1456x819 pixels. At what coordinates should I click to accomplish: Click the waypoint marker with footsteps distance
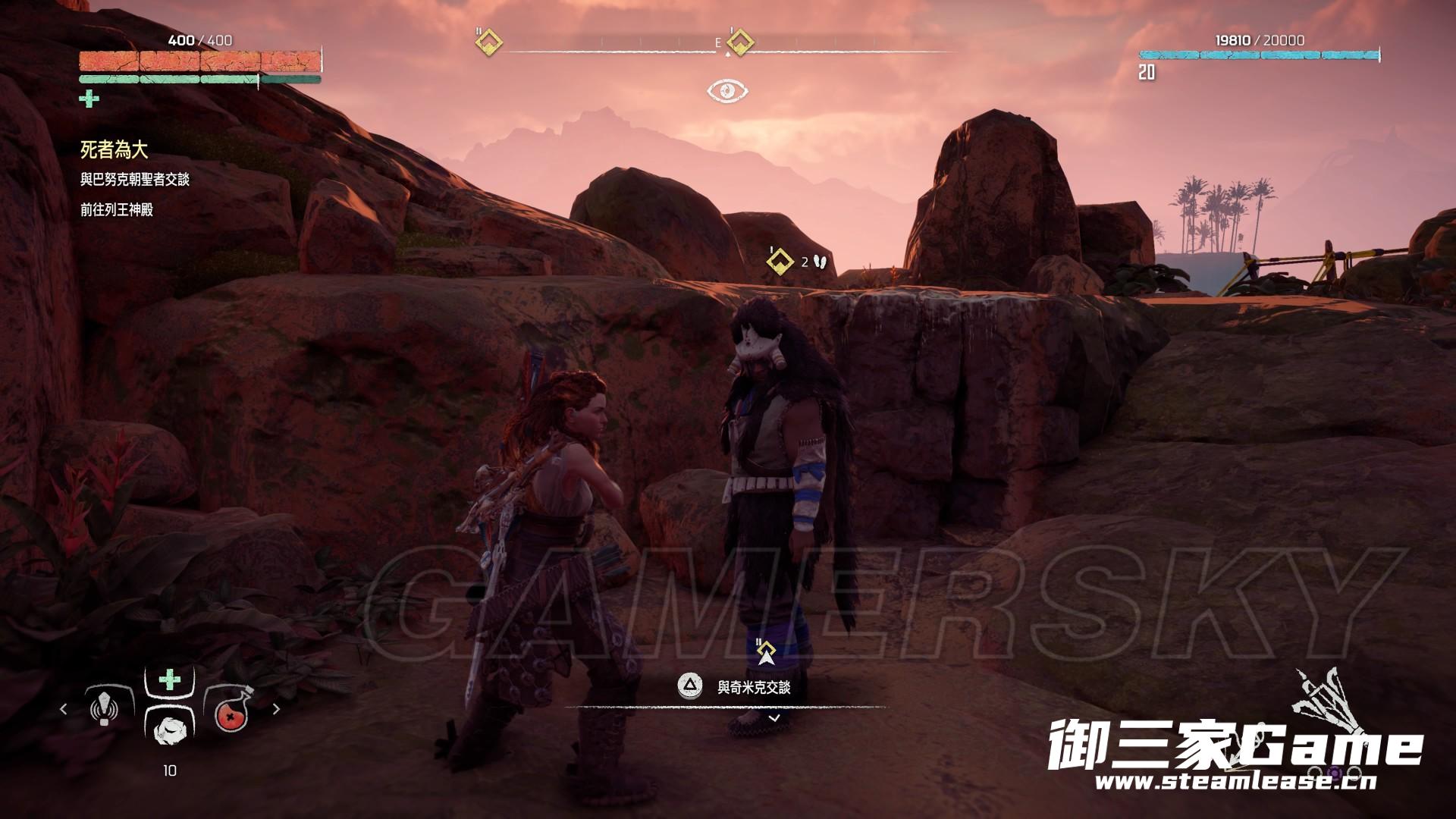click(780, 261)
